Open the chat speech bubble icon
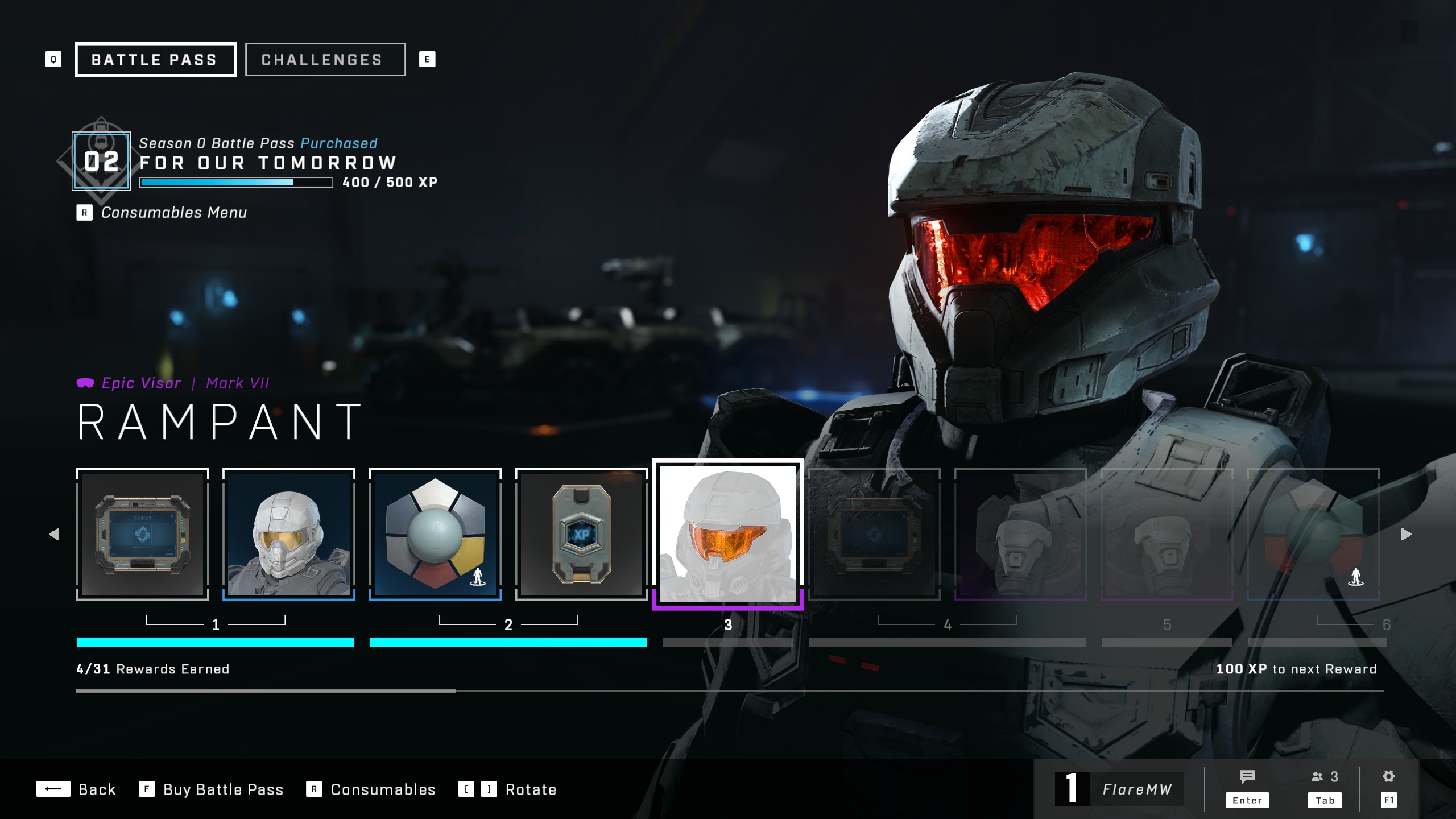Image resolution: width=1456 pixels, height=819 pixels. coord(1247,777)
